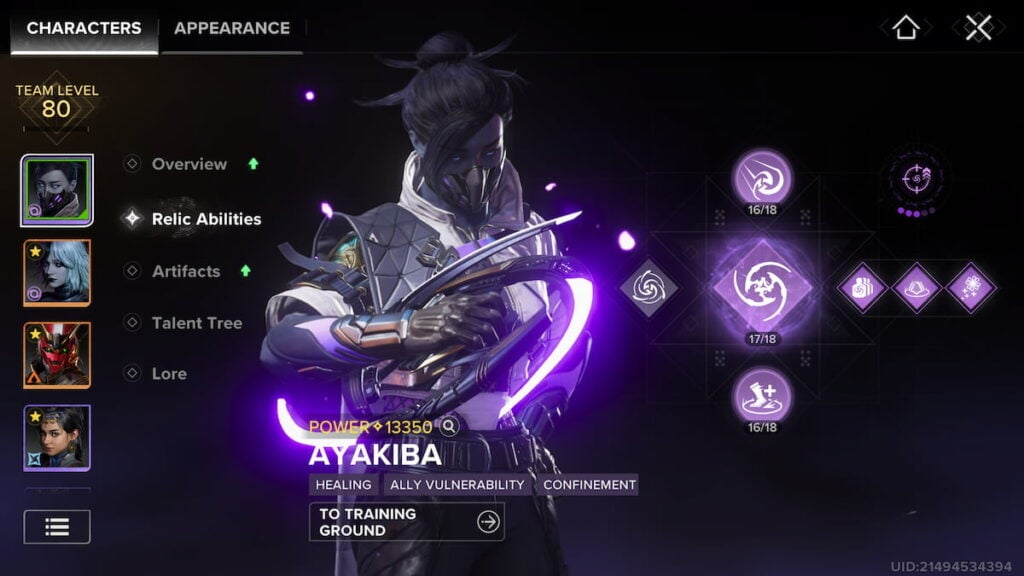Open the Ally Vulnerability tag
The width and height of the screenshot is (1024, 576).
pyautogui.click(x=457, y=485)
